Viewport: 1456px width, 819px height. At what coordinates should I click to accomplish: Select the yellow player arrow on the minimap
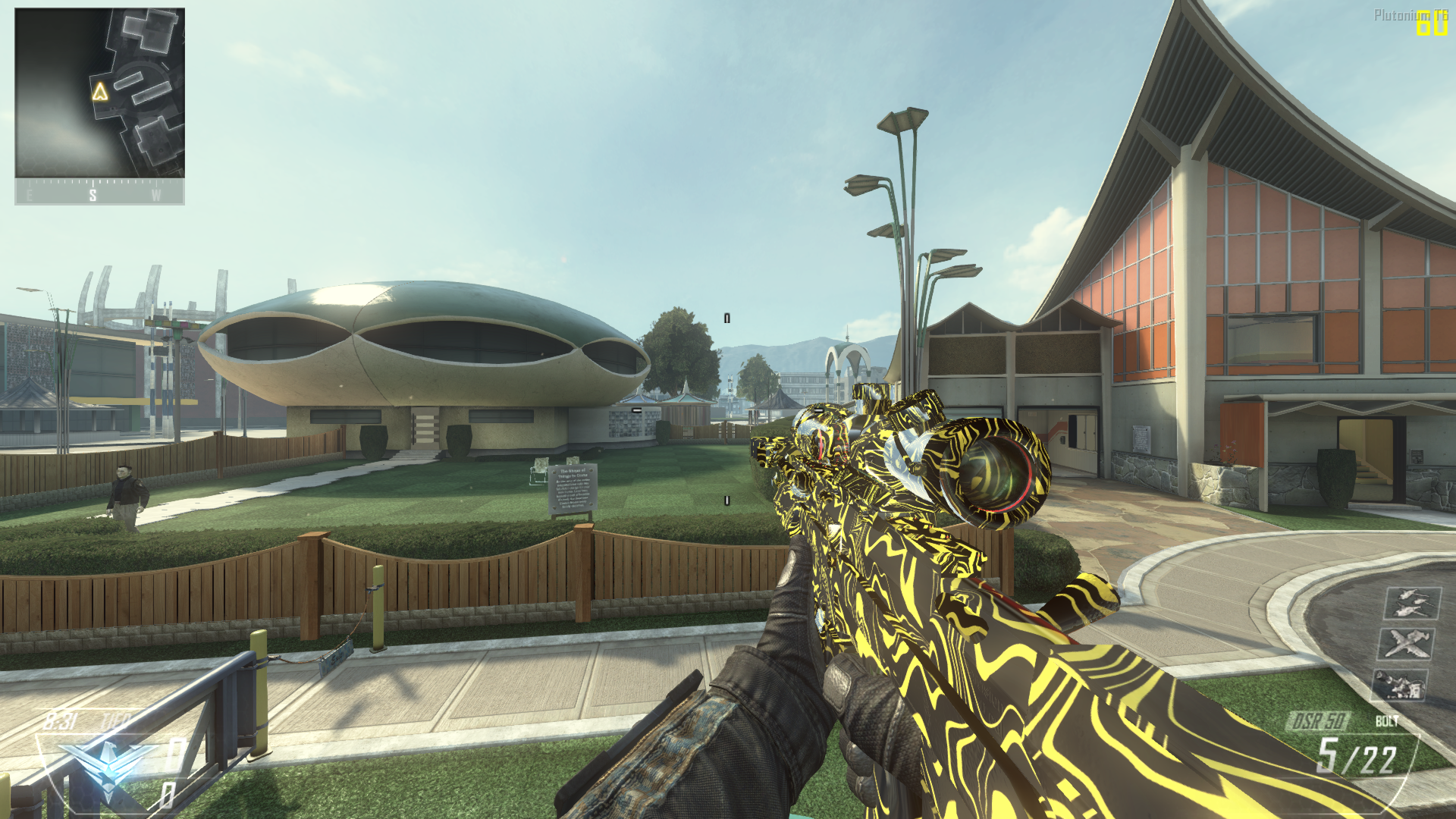point(100,92)
